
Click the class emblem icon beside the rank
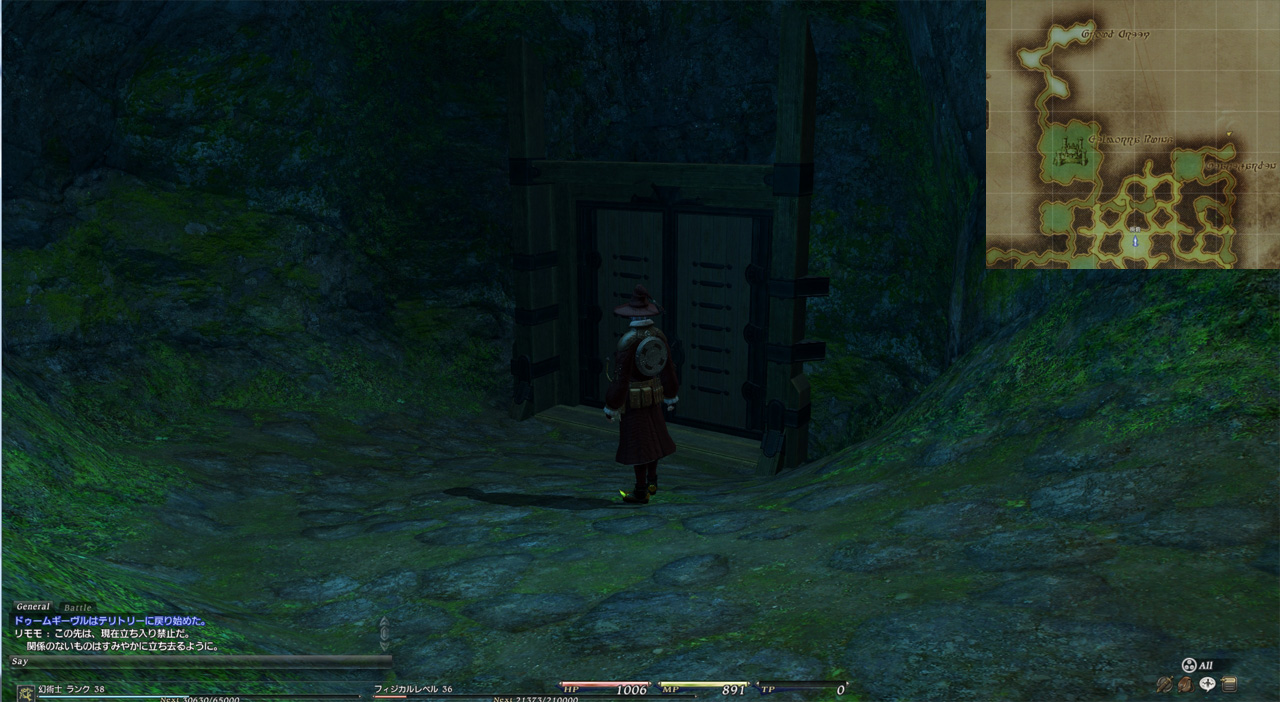tap(25, 692)
